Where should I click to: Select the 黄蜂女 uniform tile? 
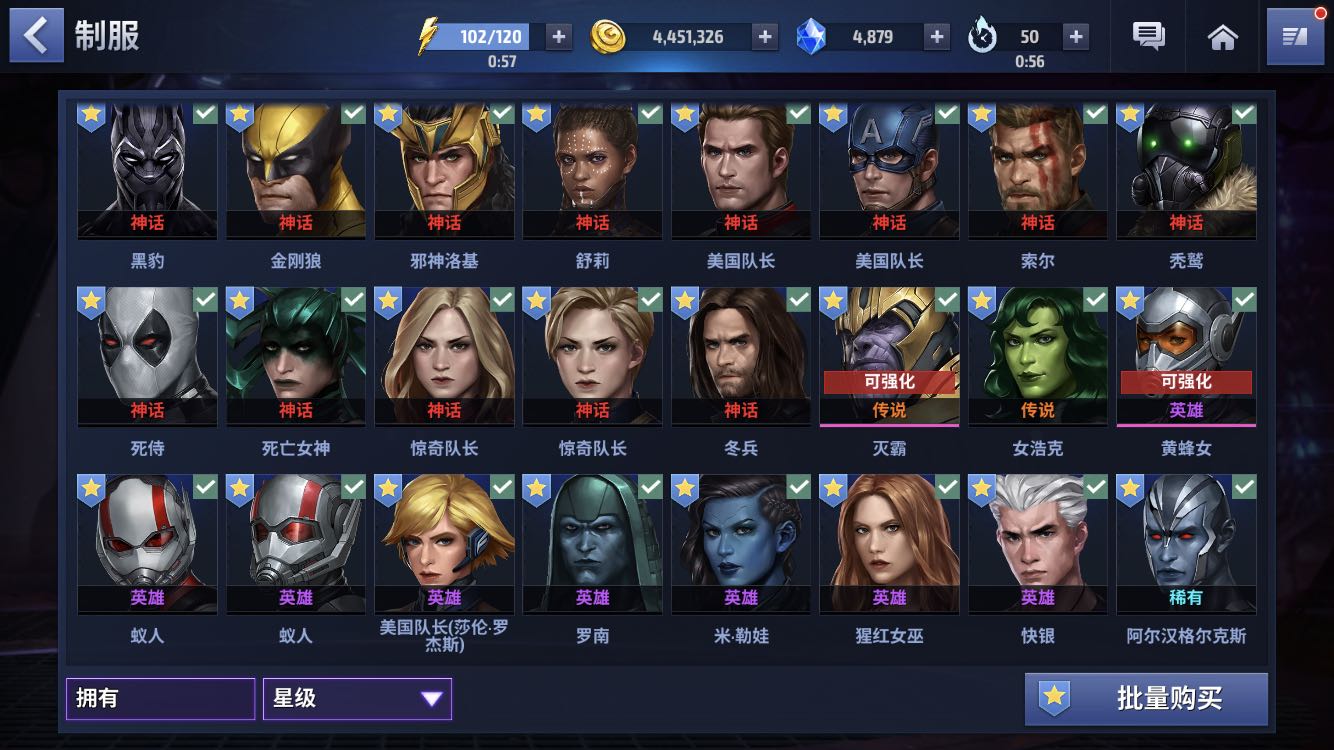(1186, 357)
